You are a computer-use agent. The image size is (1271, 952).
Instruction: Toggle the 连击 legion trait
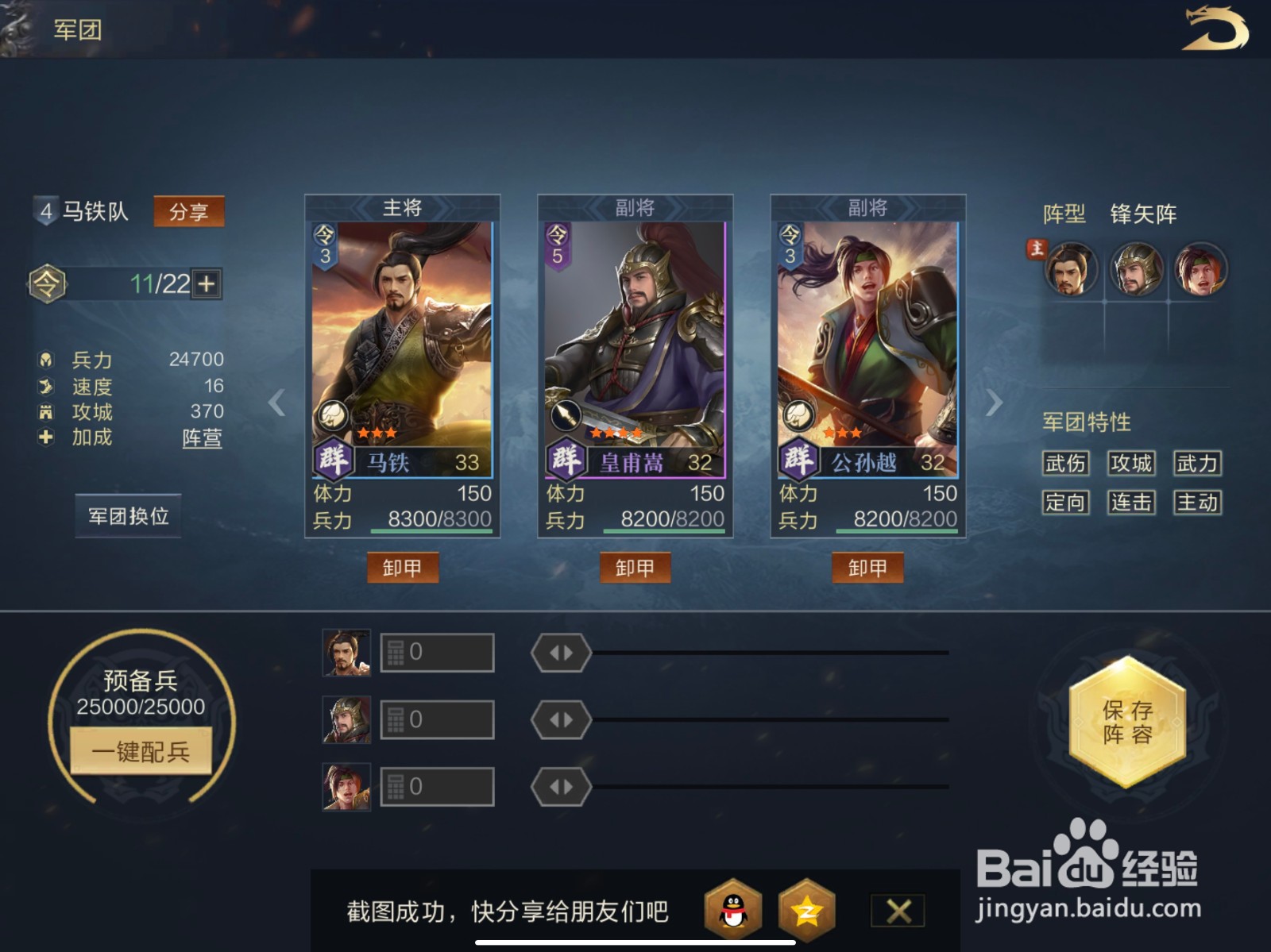tap(1130, 503)
